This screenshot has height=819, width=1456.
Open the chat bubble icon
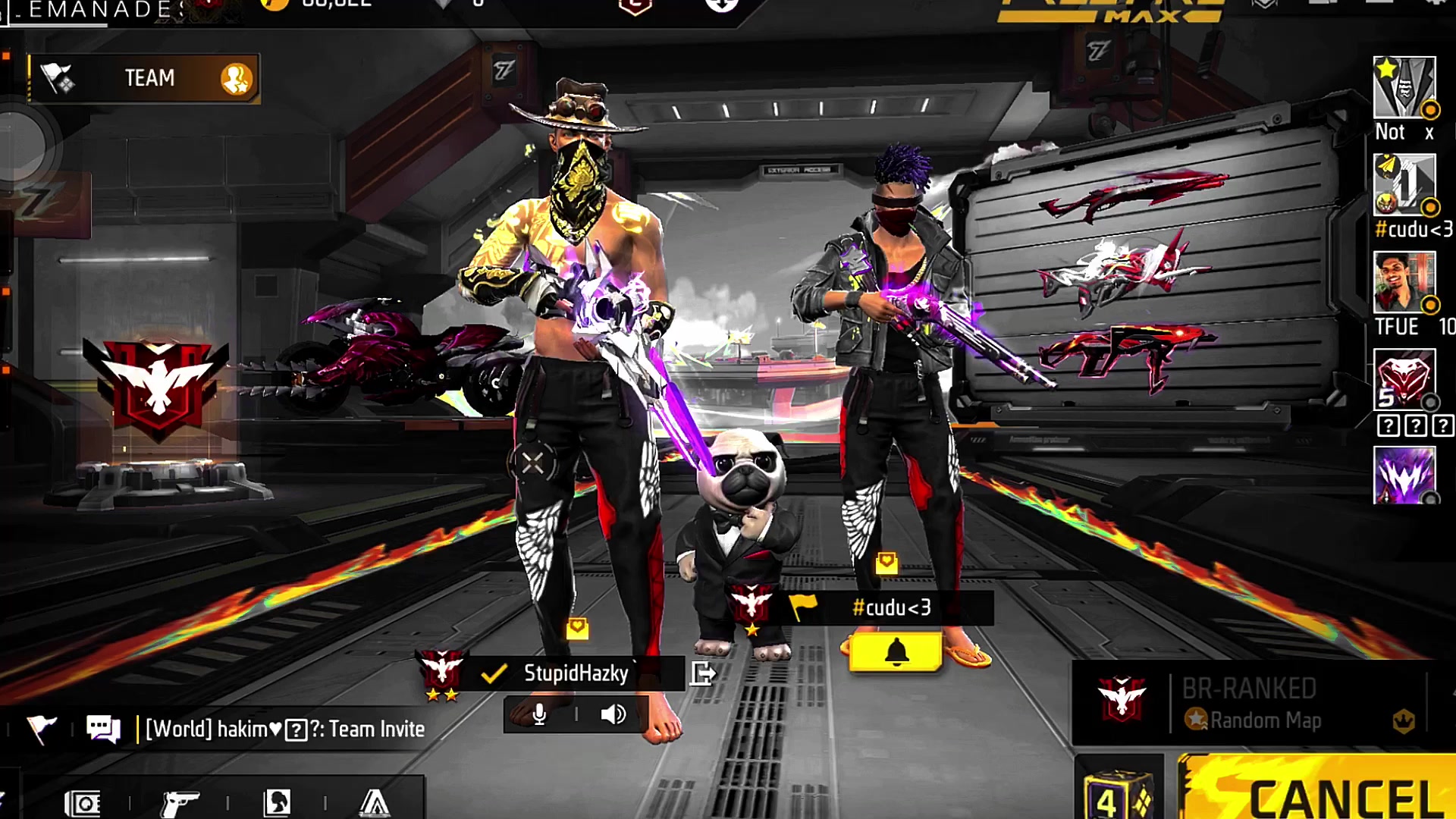pos(103,730)
